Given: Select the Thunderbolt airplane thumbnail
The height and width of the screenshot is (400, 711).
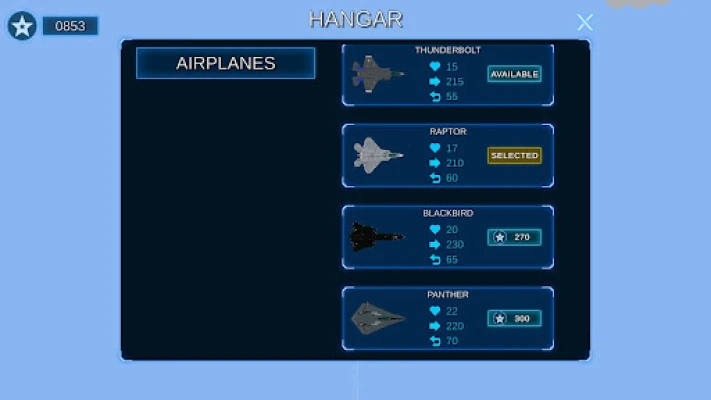Looking at the screenshot, I should click(378, 73).
